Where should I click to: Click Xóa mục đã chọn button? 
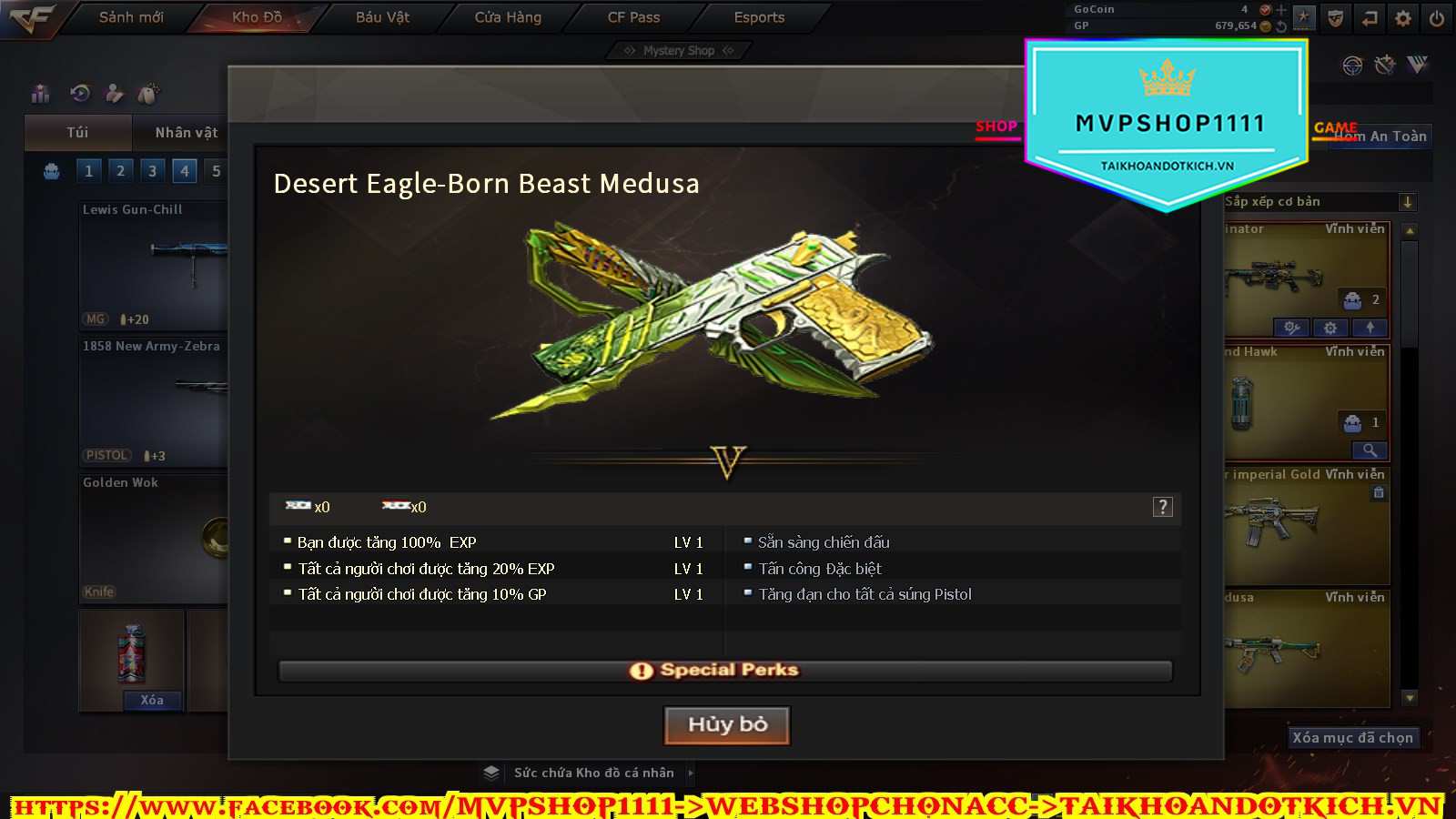[1352, 738]
